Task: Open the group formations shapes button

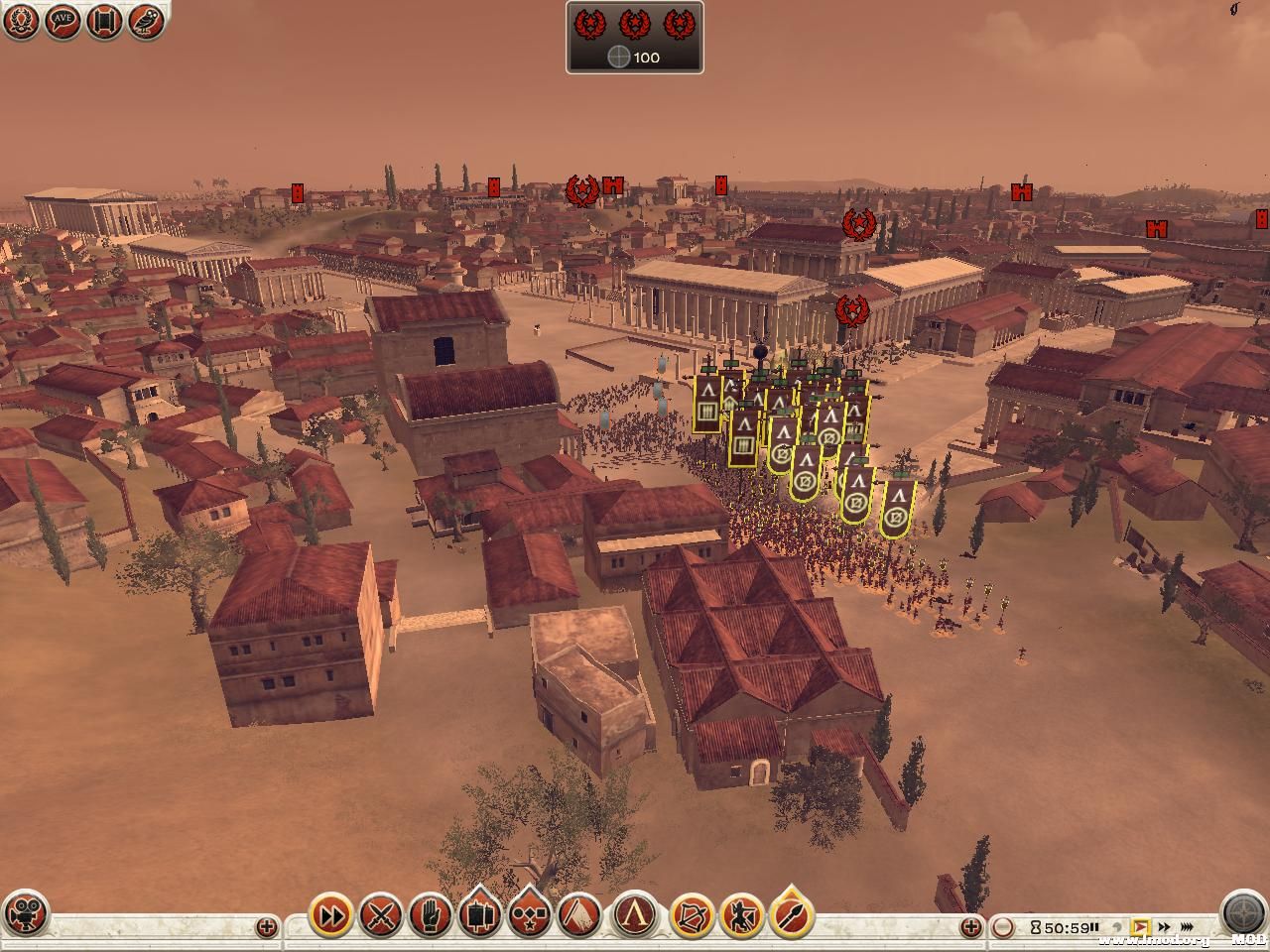Action: pos(531,916)
